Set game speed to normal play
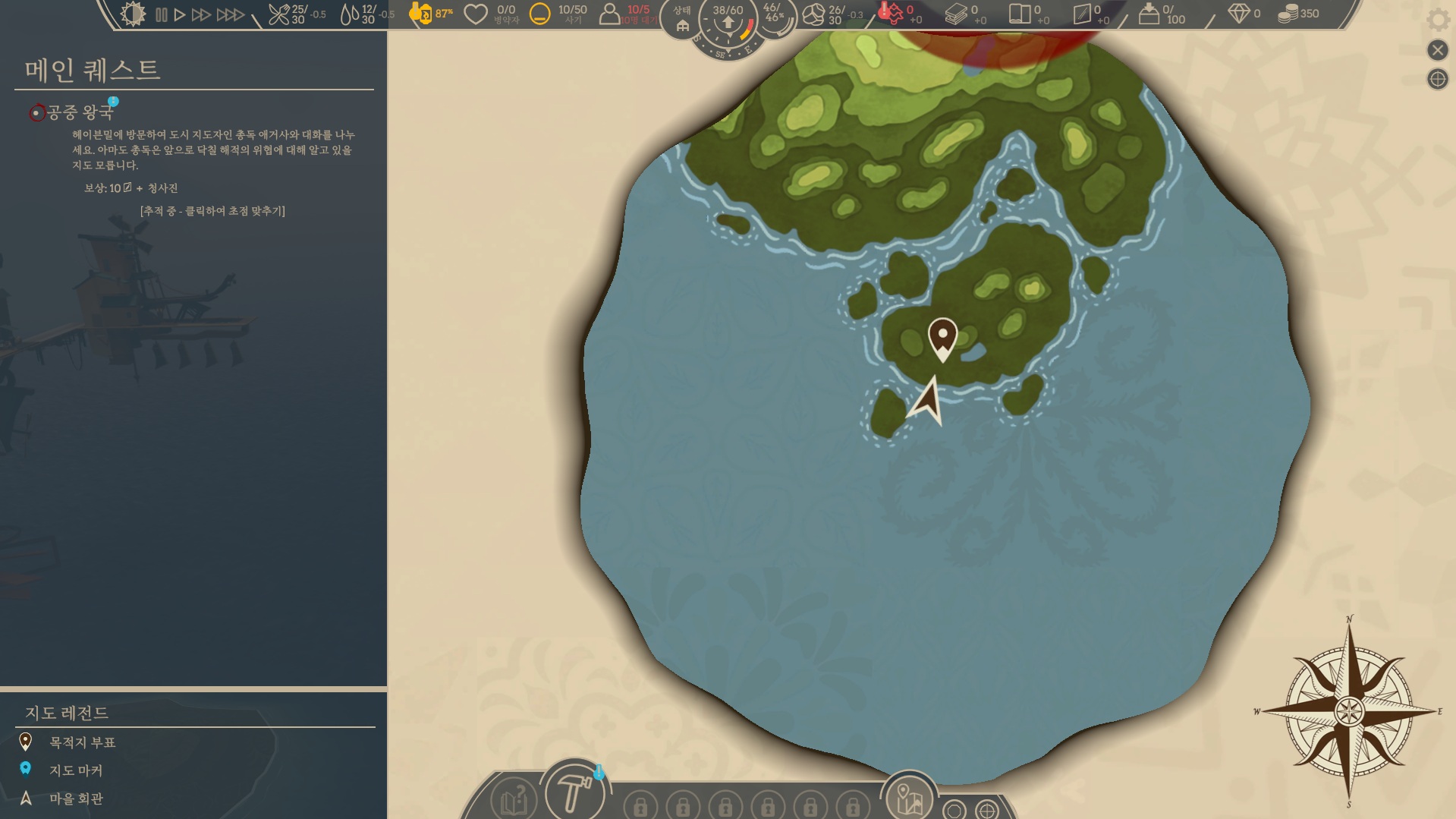This screenshot has width=1456, height=819. (180, 14)
